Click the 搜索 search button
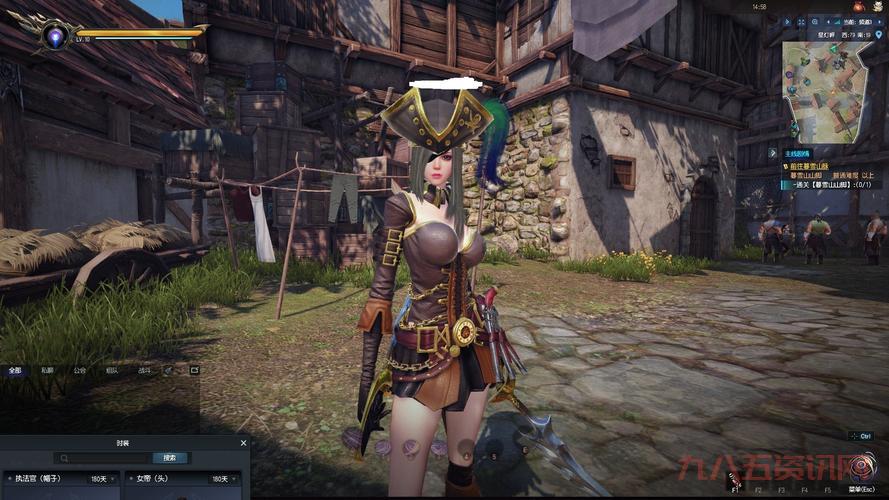The height and width of the screenshot is (500, 889). pos(170,458)
